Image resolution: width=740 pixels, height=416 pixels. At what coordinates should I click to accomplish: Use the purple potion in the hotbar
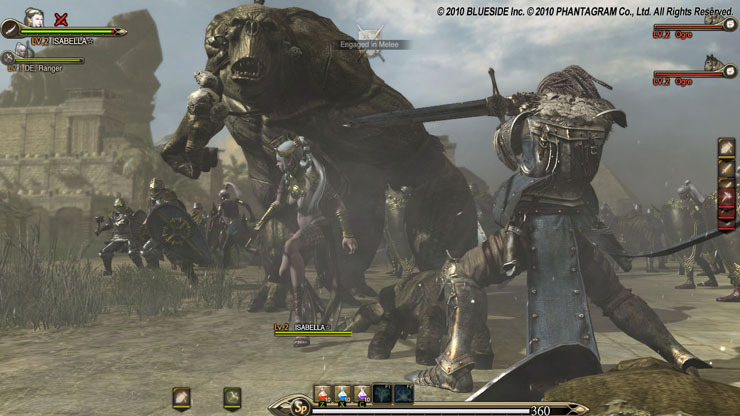[x=362, y=394]
